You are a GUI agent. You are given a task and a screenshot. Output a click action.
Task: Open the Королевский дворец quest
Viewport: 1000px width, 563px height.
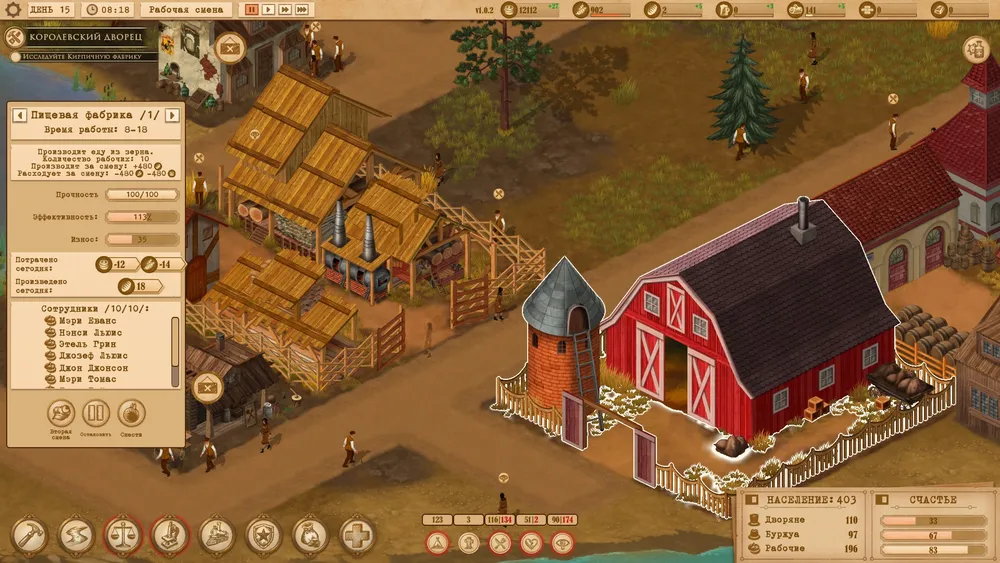[82, 38]
